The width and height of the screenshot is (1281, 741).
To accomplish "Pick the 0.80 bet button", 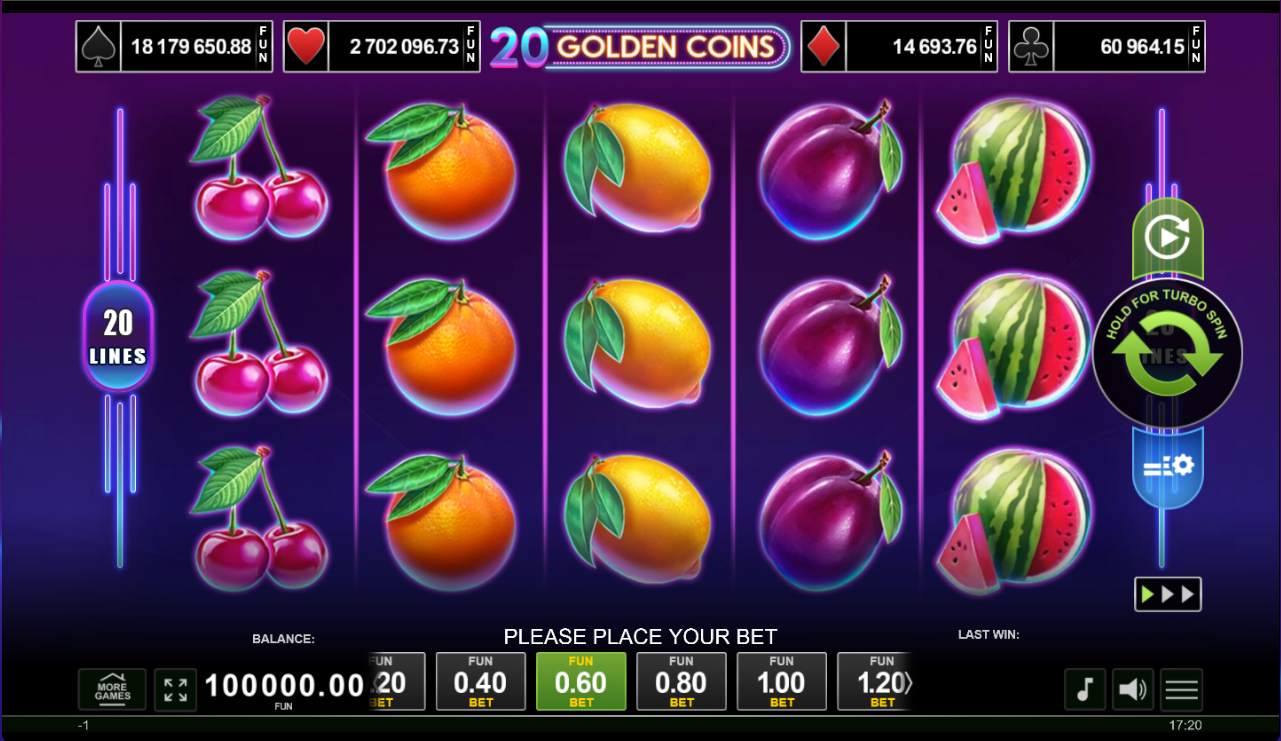I will [x=681, y=682].
